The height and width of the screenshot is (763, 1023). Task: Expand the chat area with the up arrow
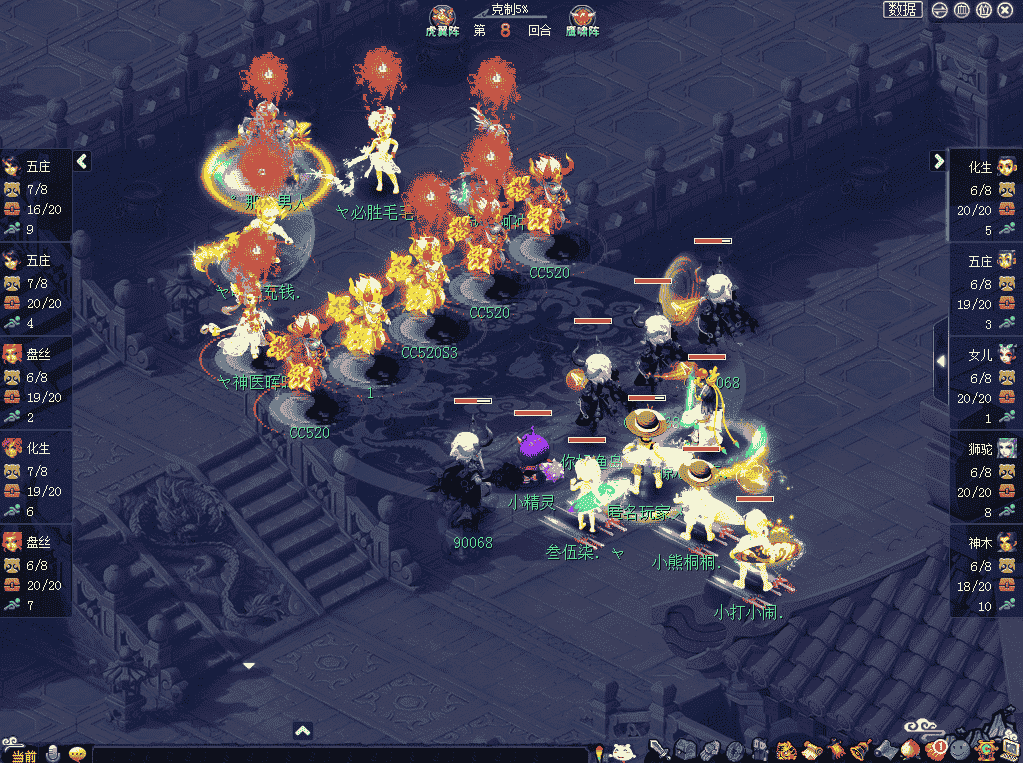coord(304,731)
